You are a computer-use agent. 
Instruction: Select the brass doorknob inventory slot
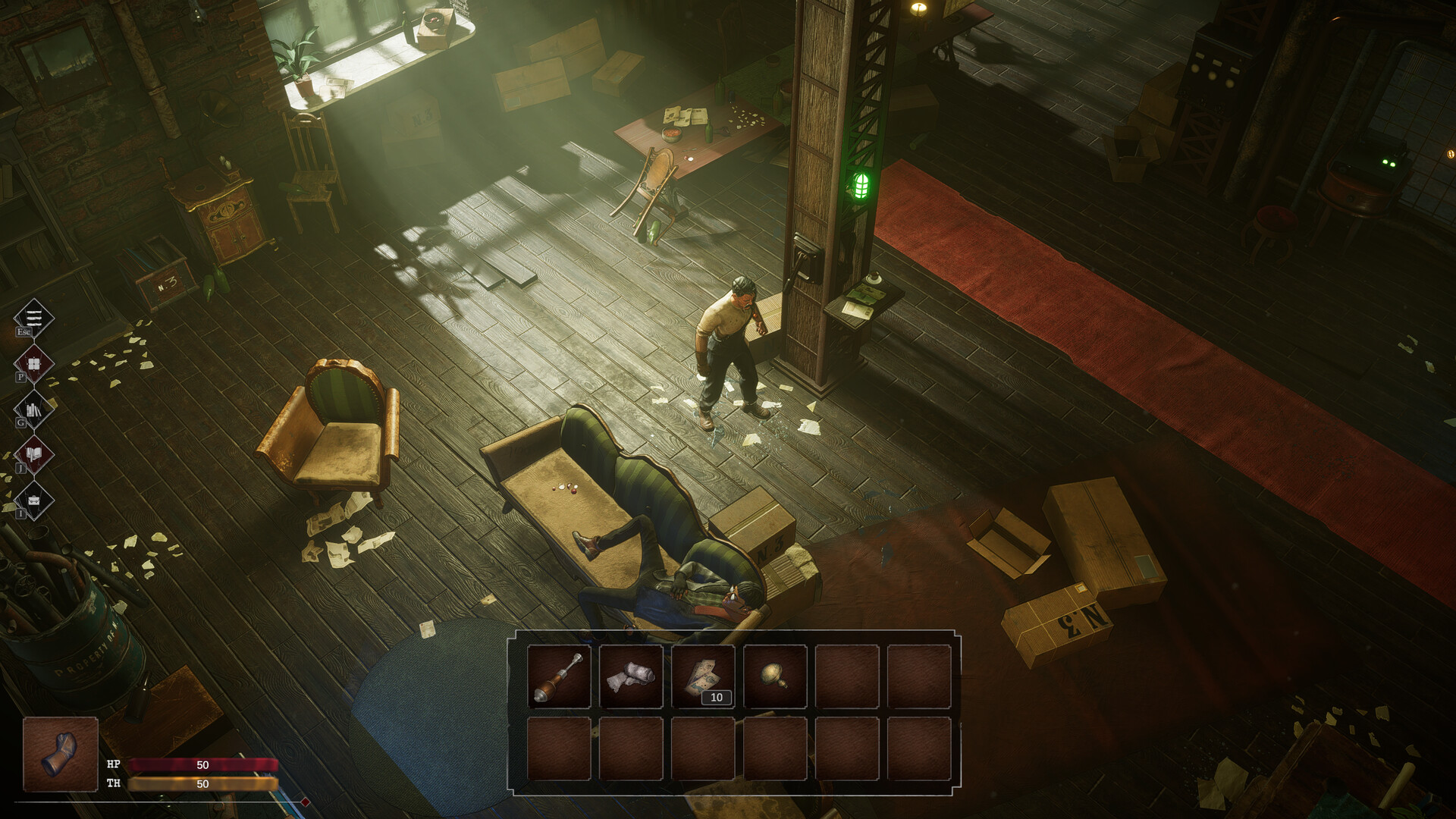(x=775, y=676)
